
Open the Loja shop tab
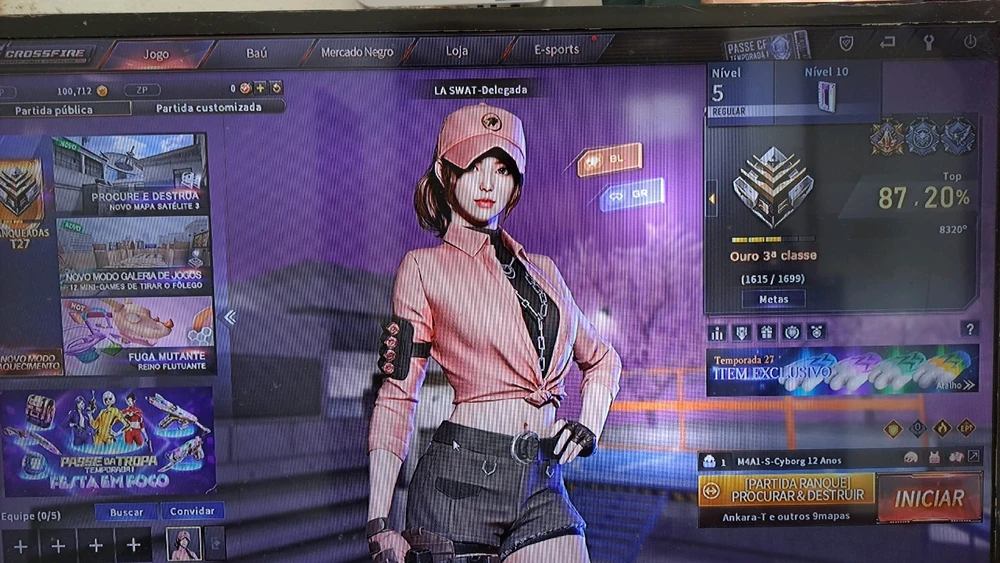456,52
